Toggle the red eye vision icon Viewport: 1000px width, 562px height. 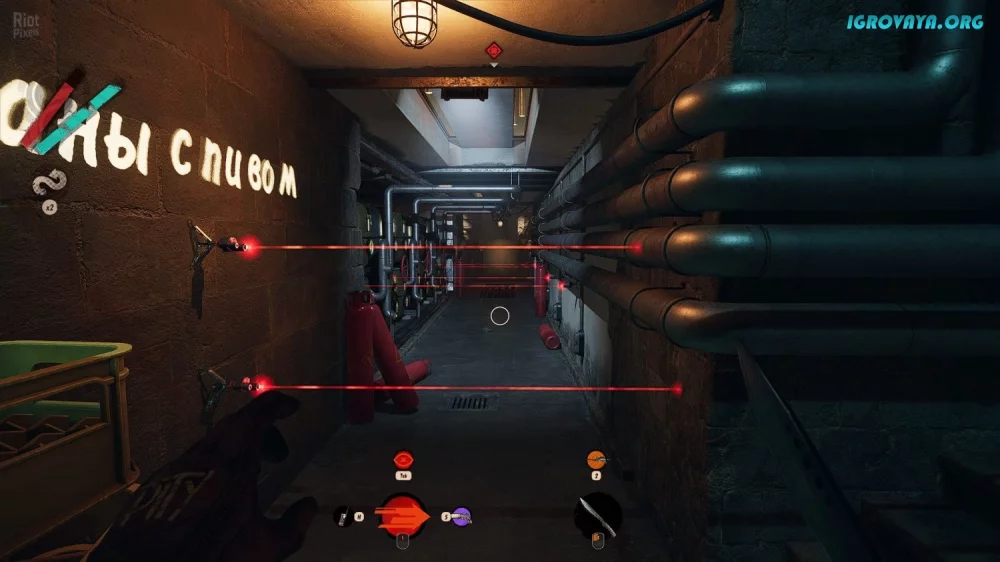pos(404,460)
